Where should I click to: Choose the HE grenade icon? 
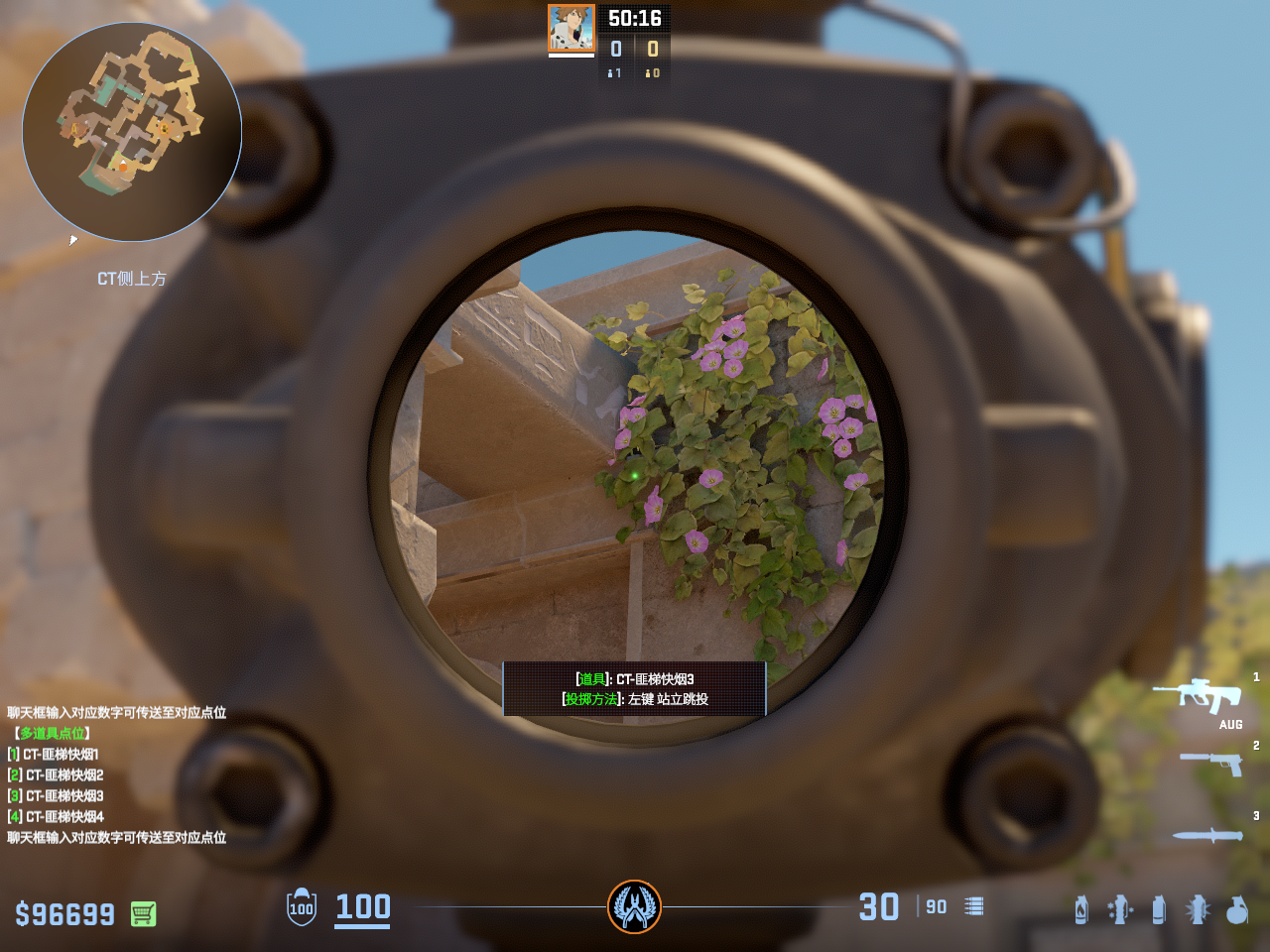point(1237,909)
